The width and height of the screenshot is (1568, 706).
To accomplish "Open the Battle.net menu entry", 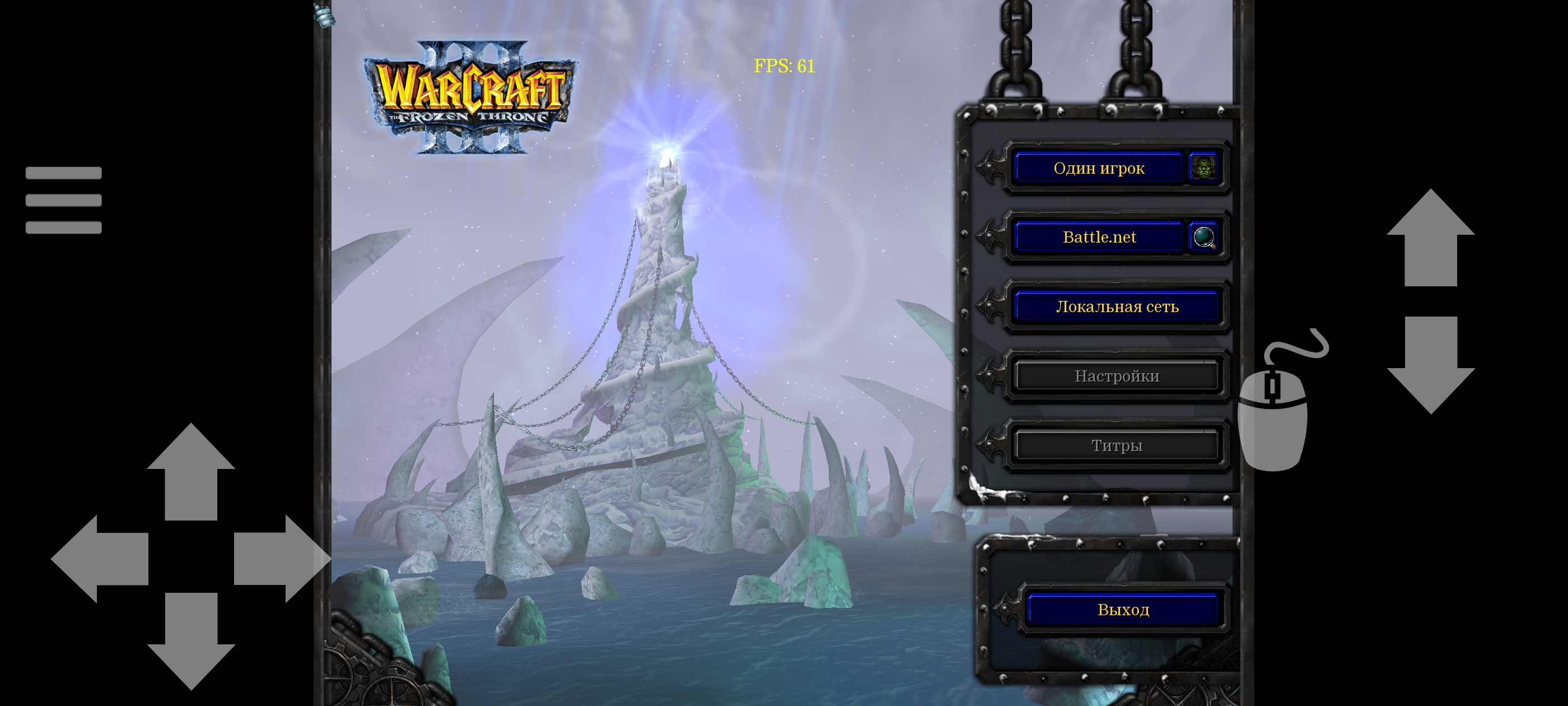I will 1099,237.
